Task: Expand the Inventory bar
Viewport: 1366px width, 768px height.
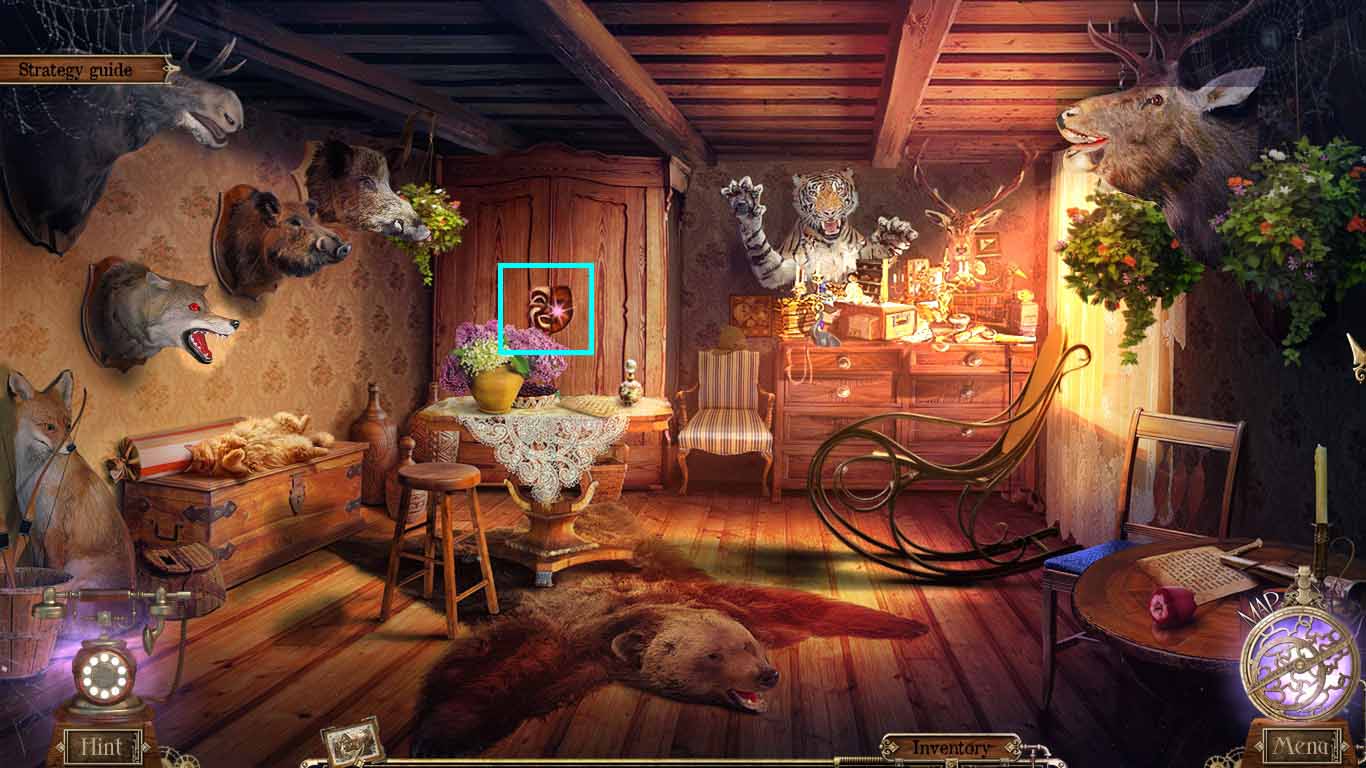Action: pyautogui.click(x=947, y=746)
